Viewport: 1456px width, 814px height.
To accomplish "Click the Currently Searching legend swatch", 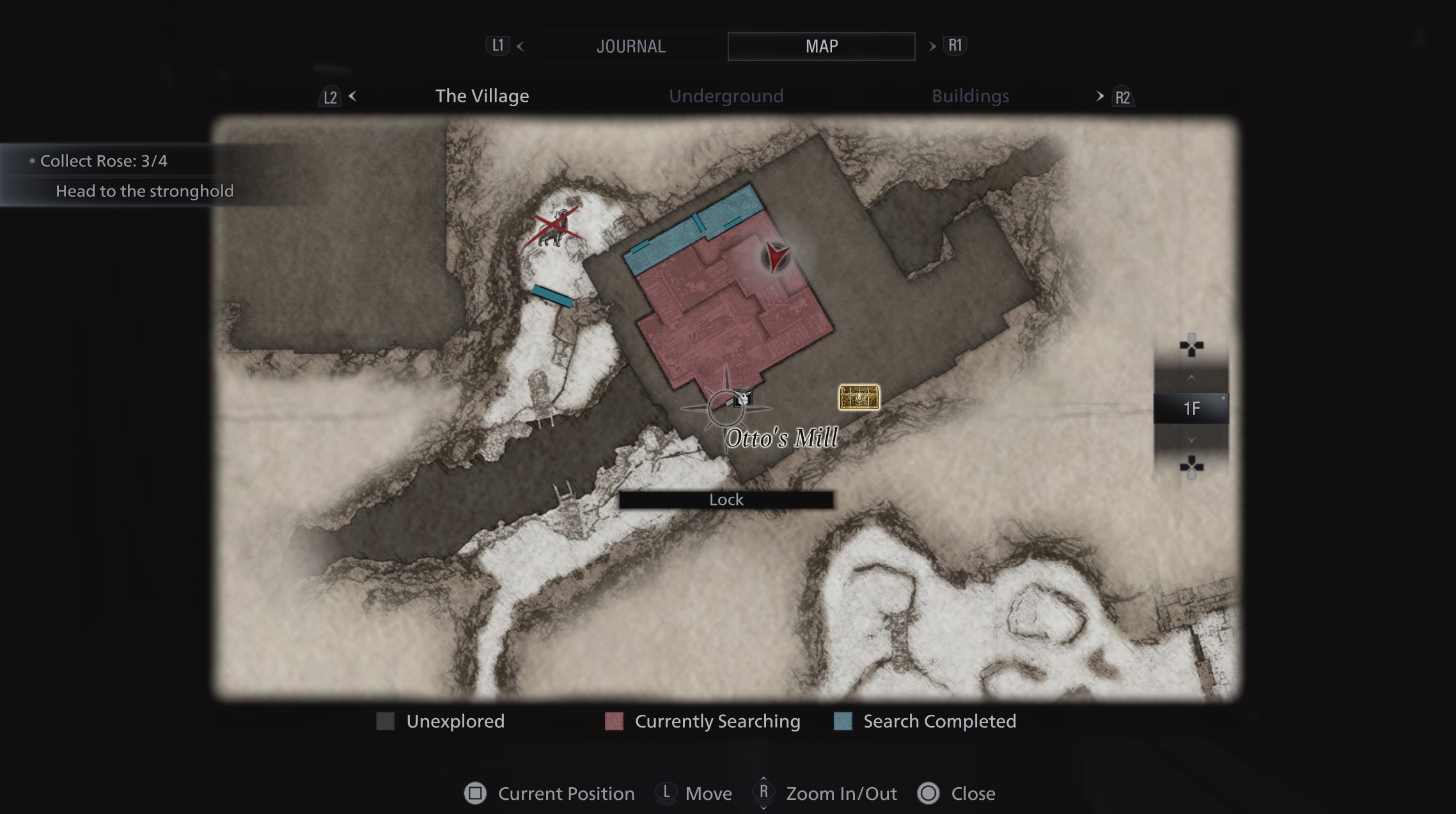I will coord(613,721).
